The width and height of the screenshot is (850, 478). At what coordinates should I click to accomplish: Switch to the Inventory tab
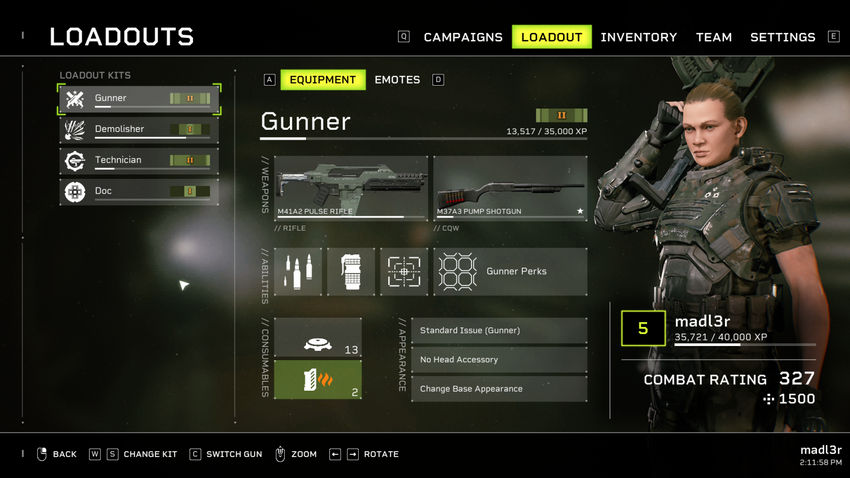tap(638, 37)
